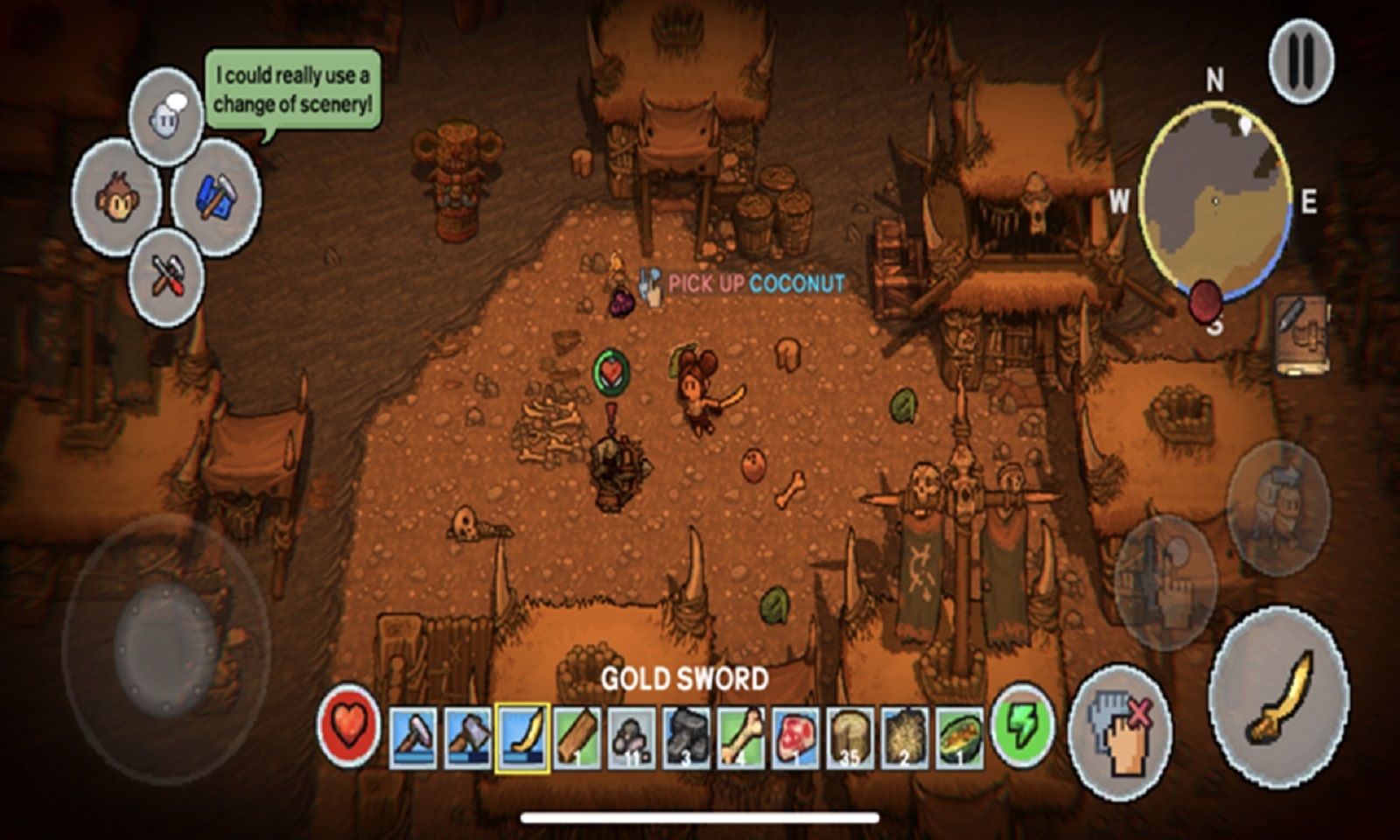This screenshot has height=840, width=1400.
Task: Attack with the gold sword button
Action: pyautogui.click(x=1278, y=697)
